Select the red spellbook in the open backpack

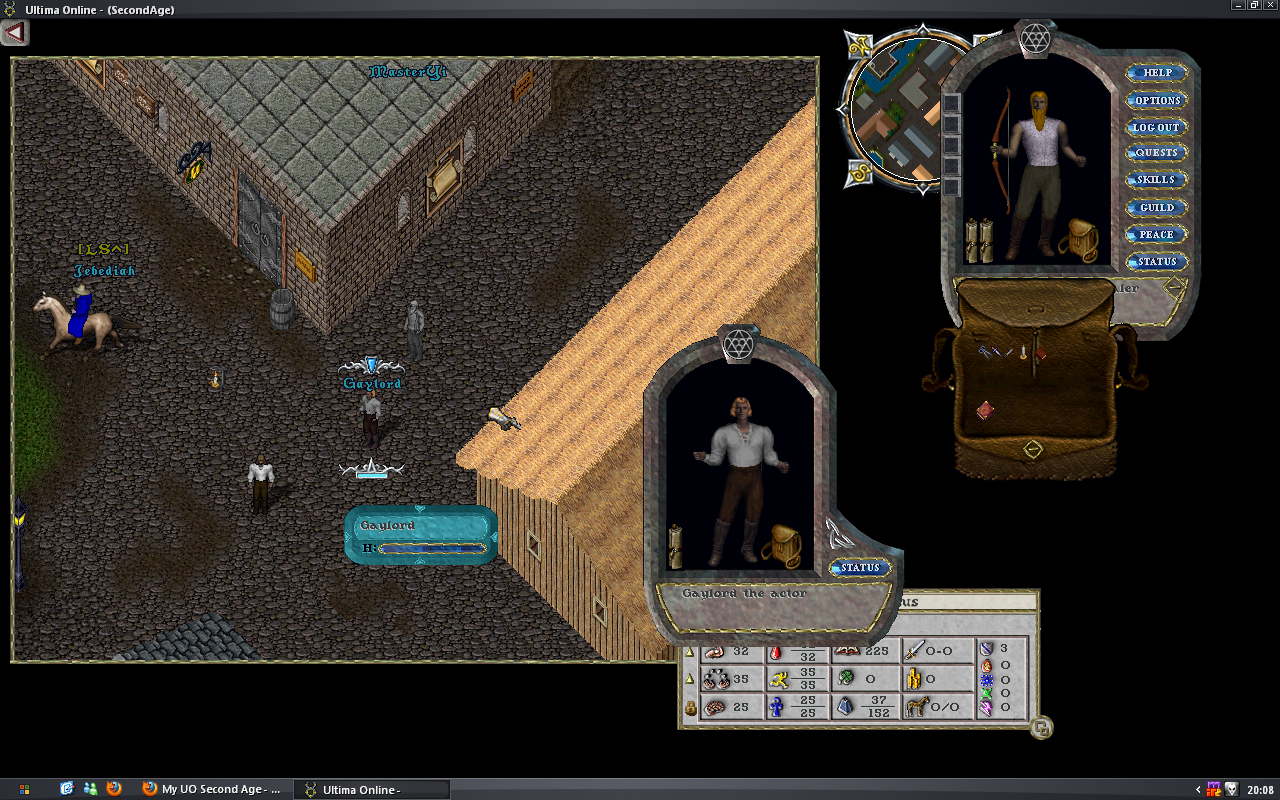point(985,409)
